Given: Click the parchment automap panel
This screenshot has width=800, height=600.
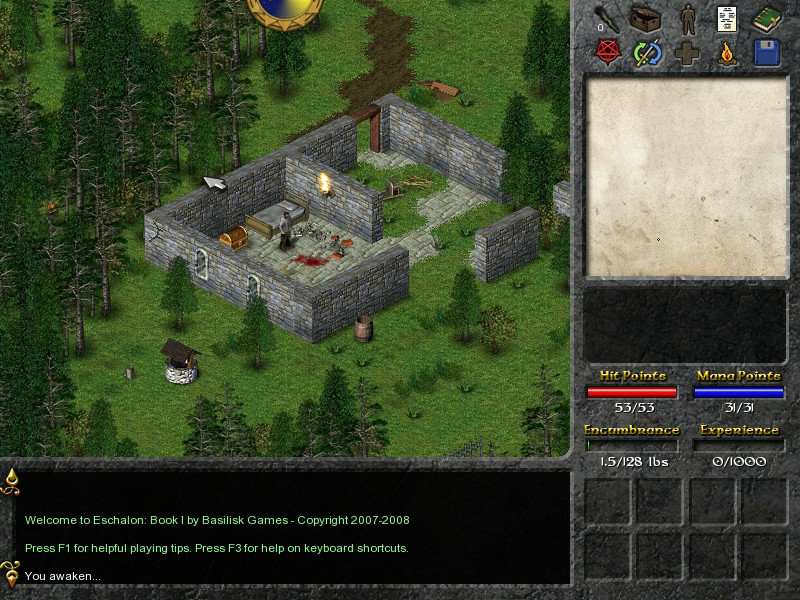Looking at the screenshot, I should [x=685, y=177].
